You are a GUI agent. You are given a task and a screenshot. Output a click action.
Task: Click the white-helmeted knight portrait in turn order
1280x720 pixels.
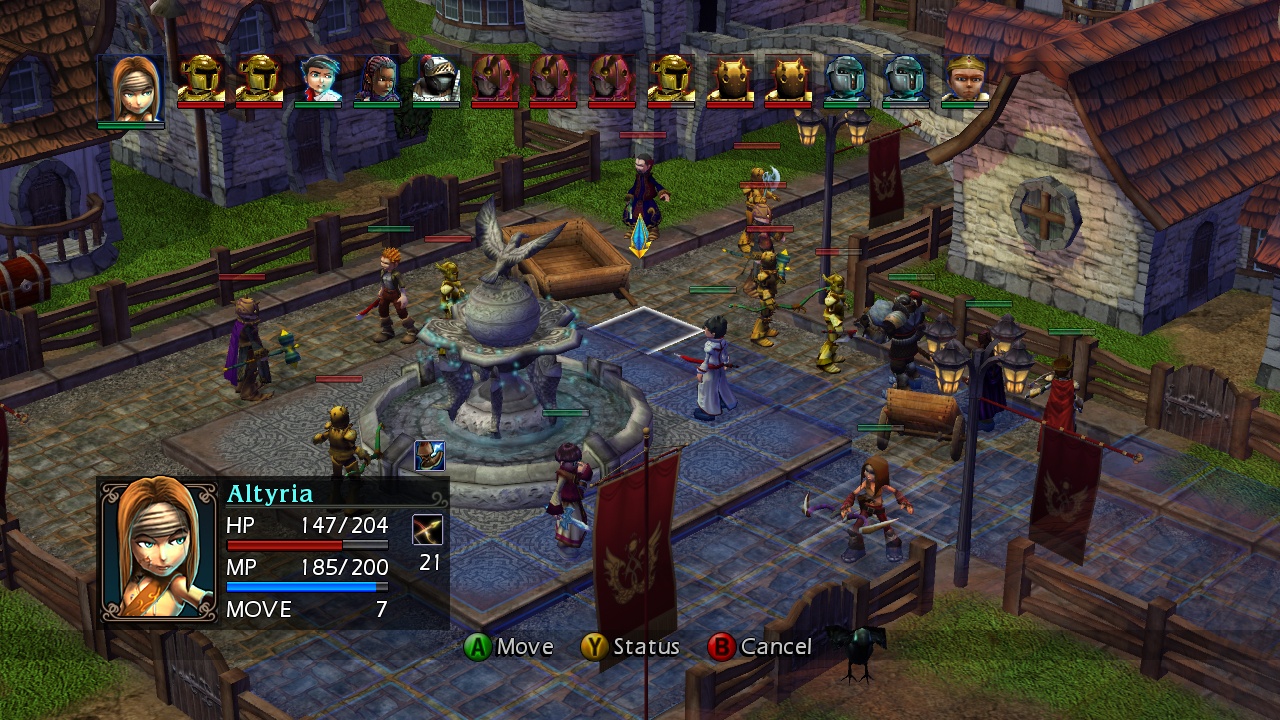(x=437, y=78)
